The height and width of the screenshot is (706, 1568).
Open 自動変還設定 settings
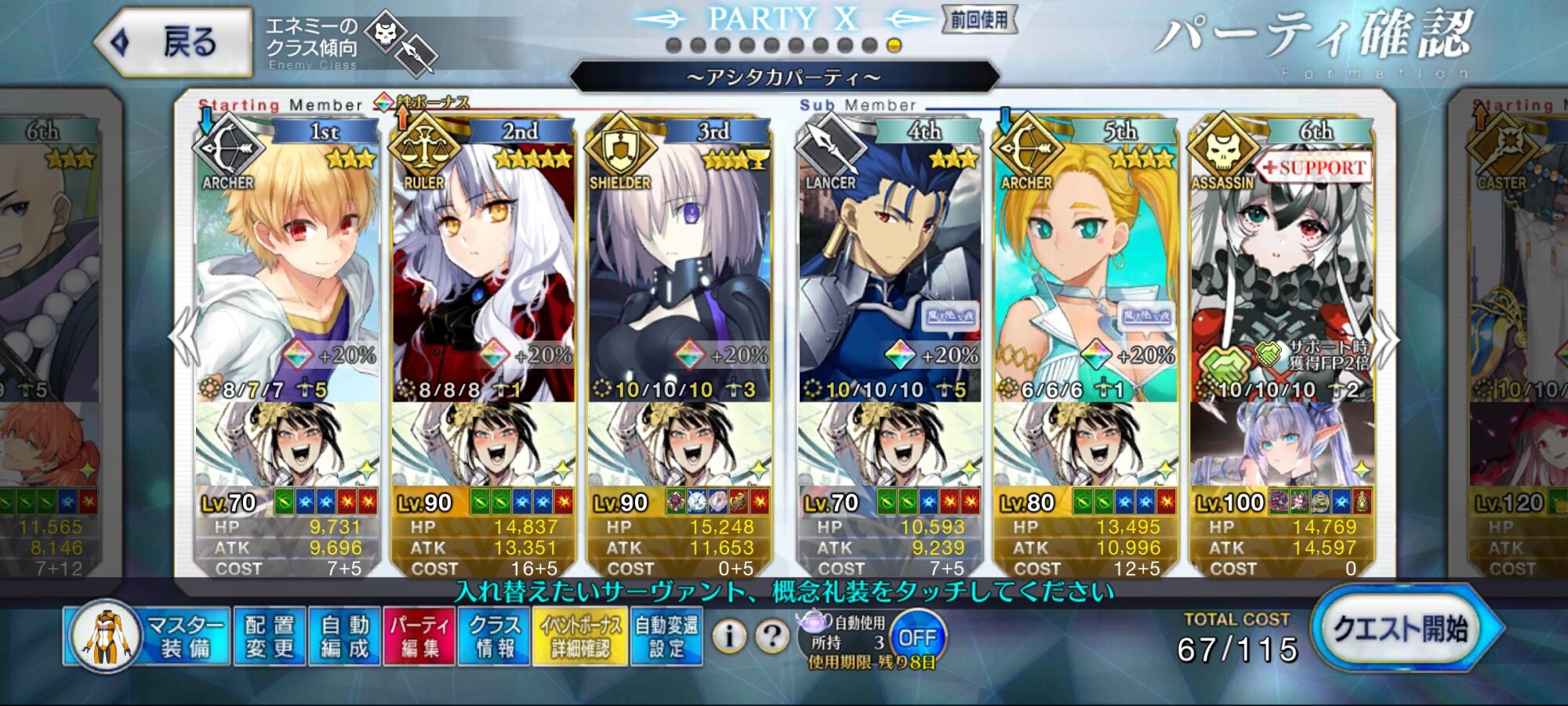666,637
